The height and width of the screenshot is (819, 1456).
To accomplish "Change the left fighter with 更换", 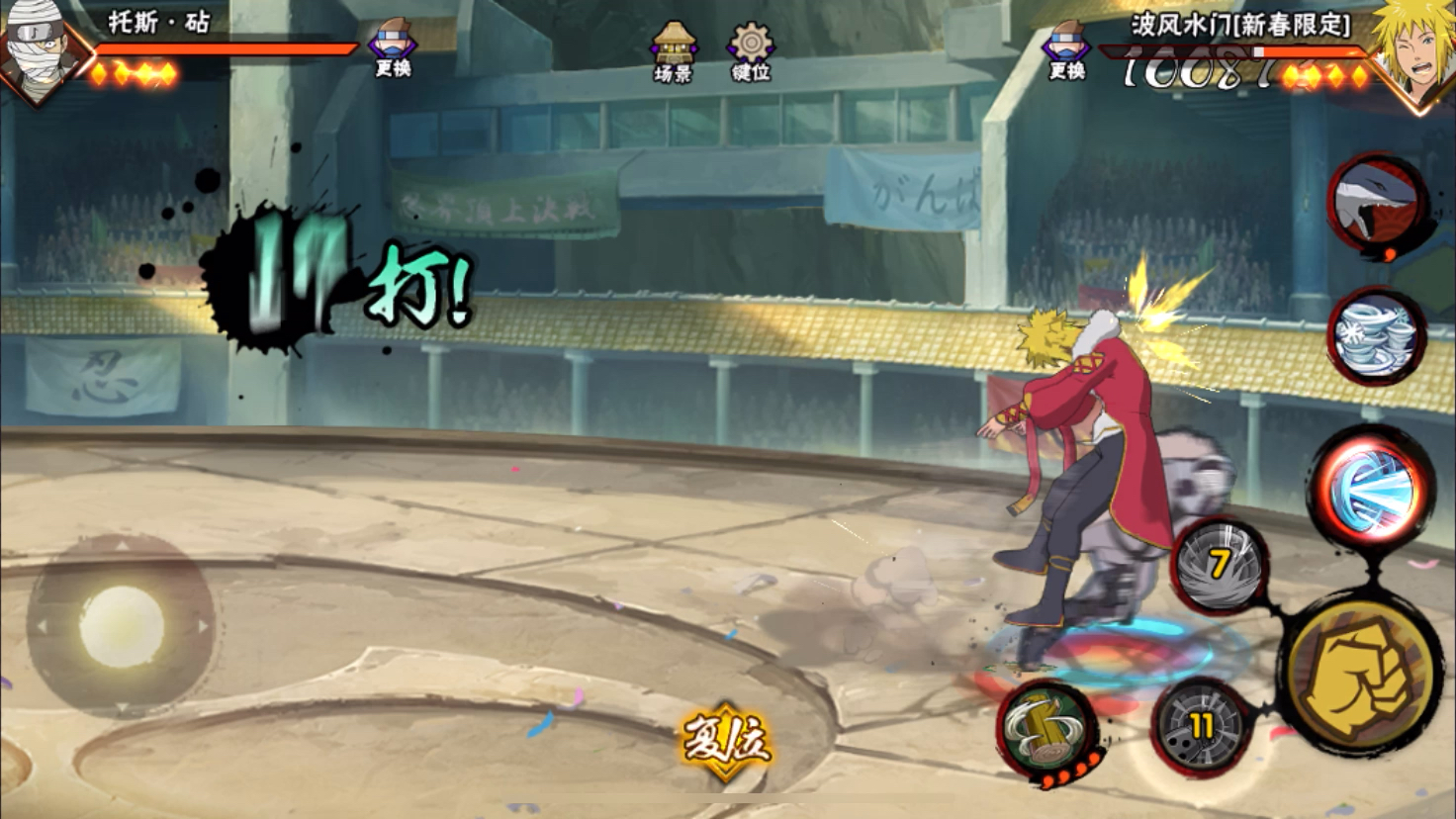I will 393,49.
